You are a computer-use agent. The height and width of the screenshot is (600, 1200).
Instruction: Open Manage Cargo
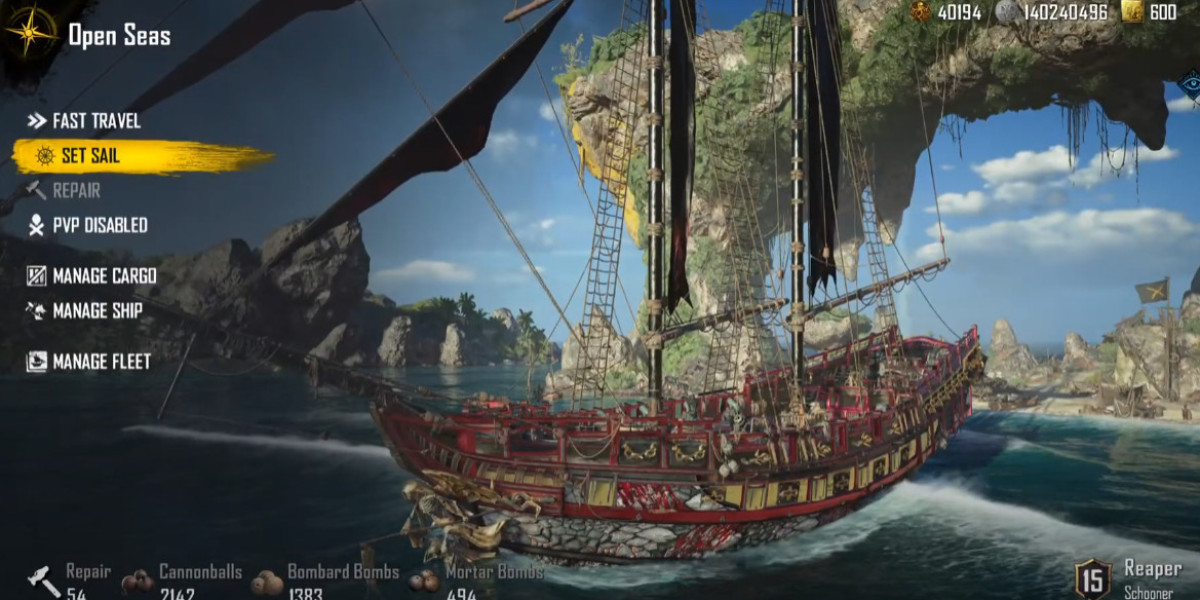click(x=104, y=276)
